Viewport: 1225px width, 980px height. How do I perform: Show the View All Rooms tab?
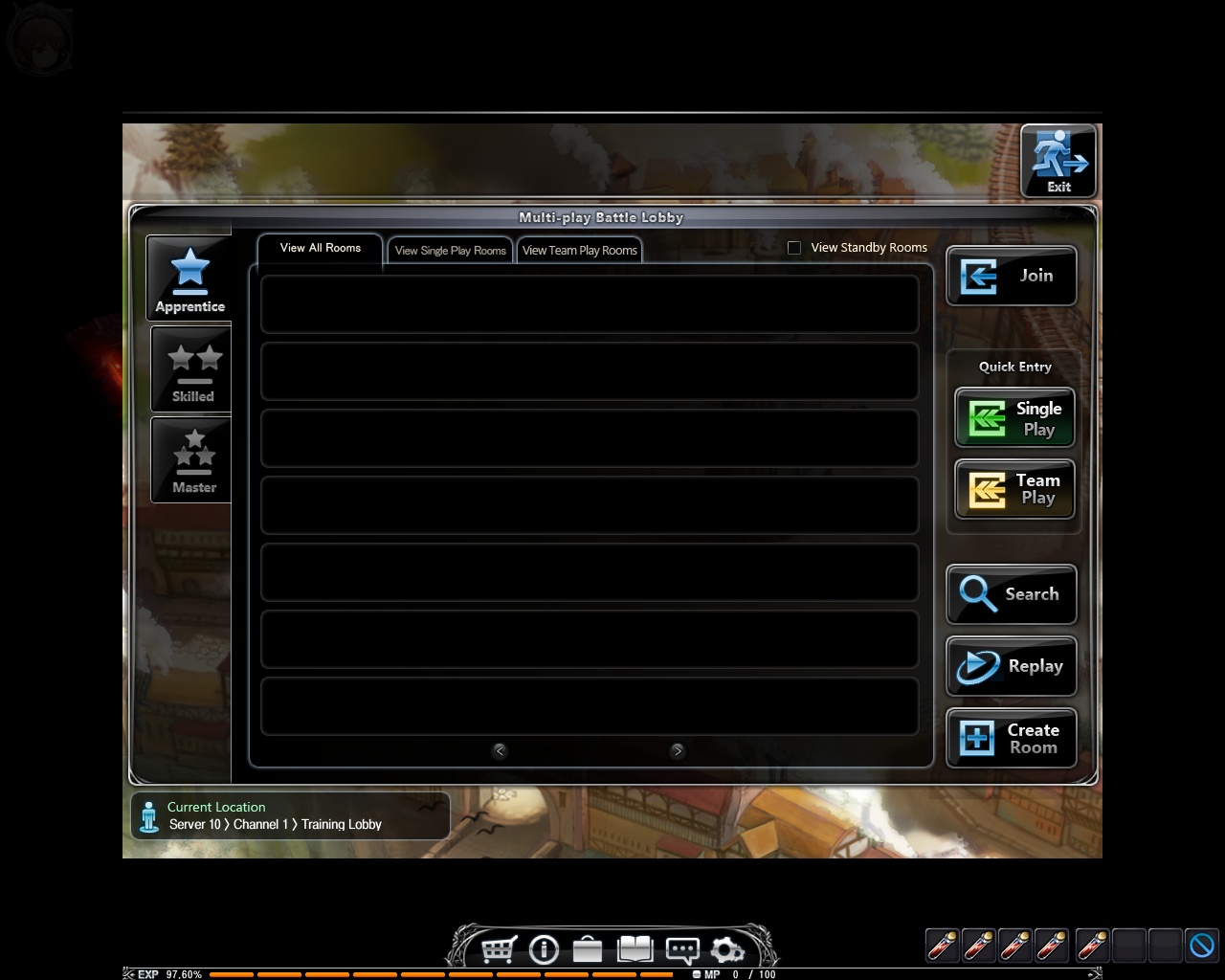point(321,248)
